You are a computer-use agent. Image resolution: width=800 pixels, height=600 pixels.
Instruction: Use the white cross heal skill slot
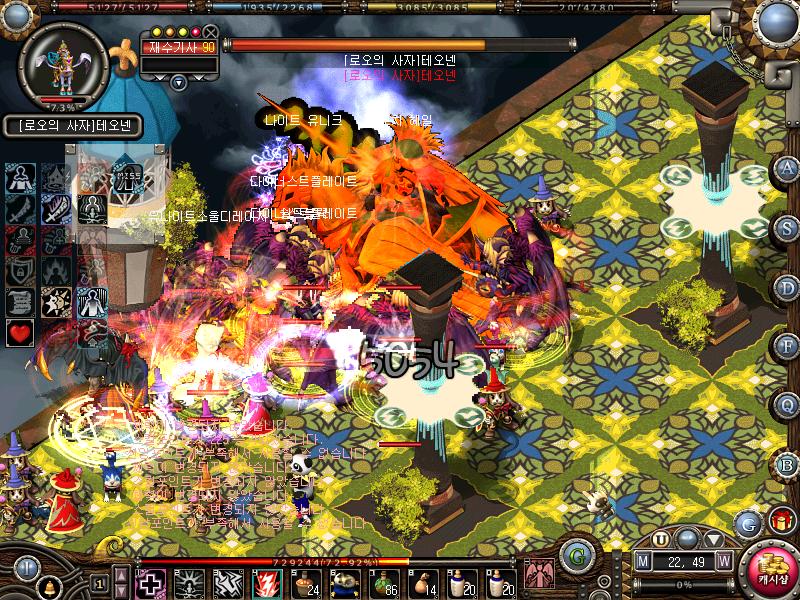pyautogui.click(x=151, y=582)
